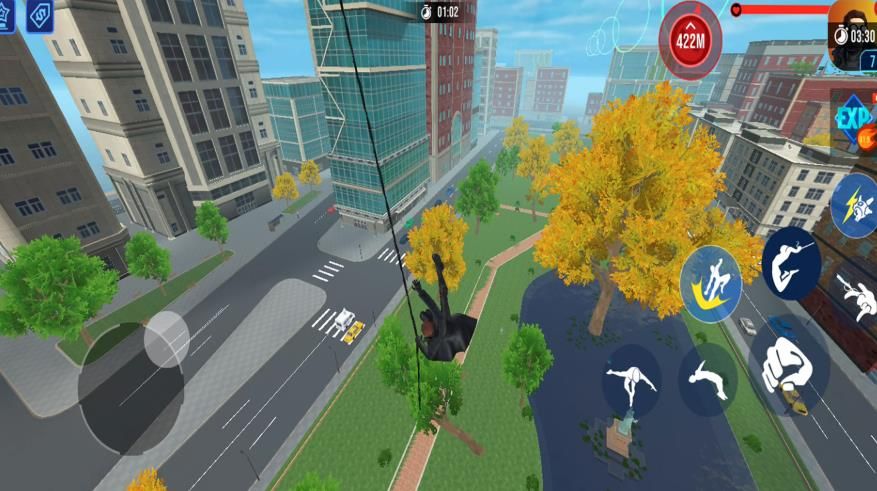Screen dimensions: 877x491
Task: Tap the dollar tag shop icon
Action: pos(40,15)
